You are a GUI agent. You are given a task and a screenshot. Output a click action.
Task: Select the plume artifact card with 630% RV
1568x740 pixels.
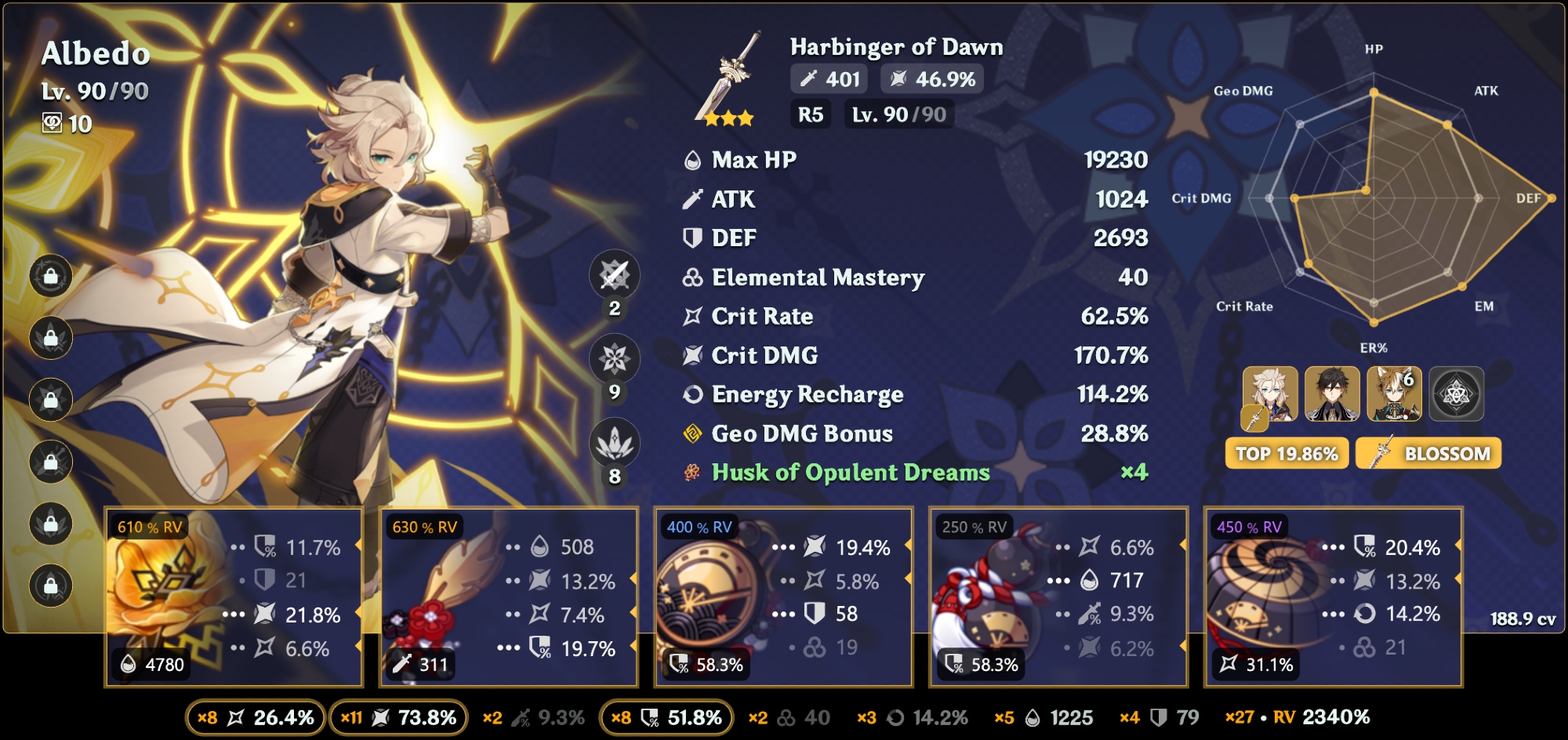click(x=509, y=597)
